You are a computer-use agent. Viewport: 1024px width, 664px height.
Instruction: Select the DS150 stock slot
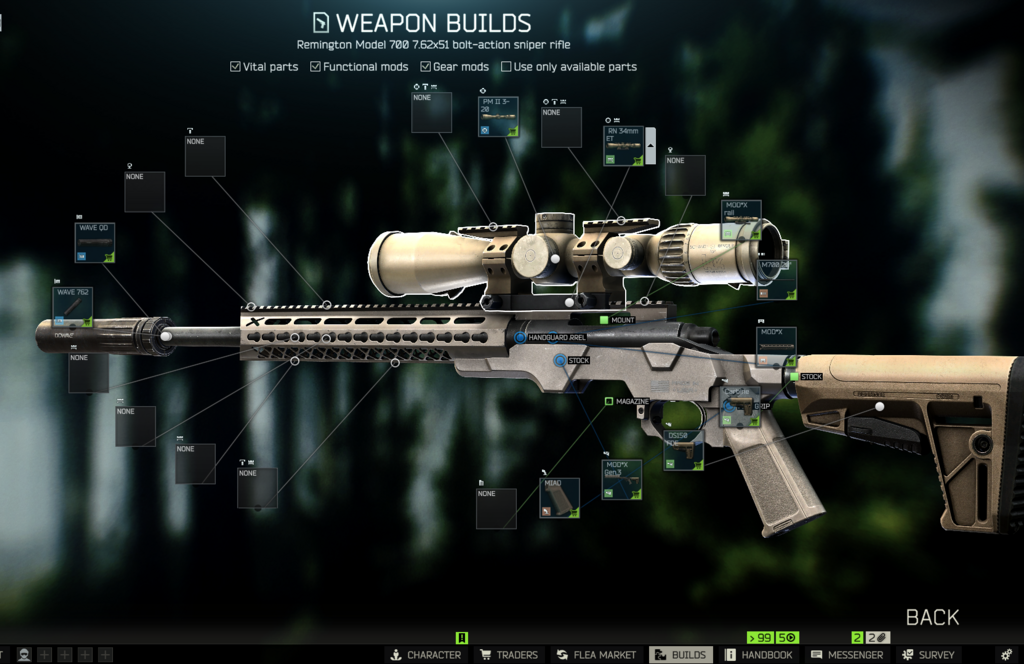[x=684, y=450]
